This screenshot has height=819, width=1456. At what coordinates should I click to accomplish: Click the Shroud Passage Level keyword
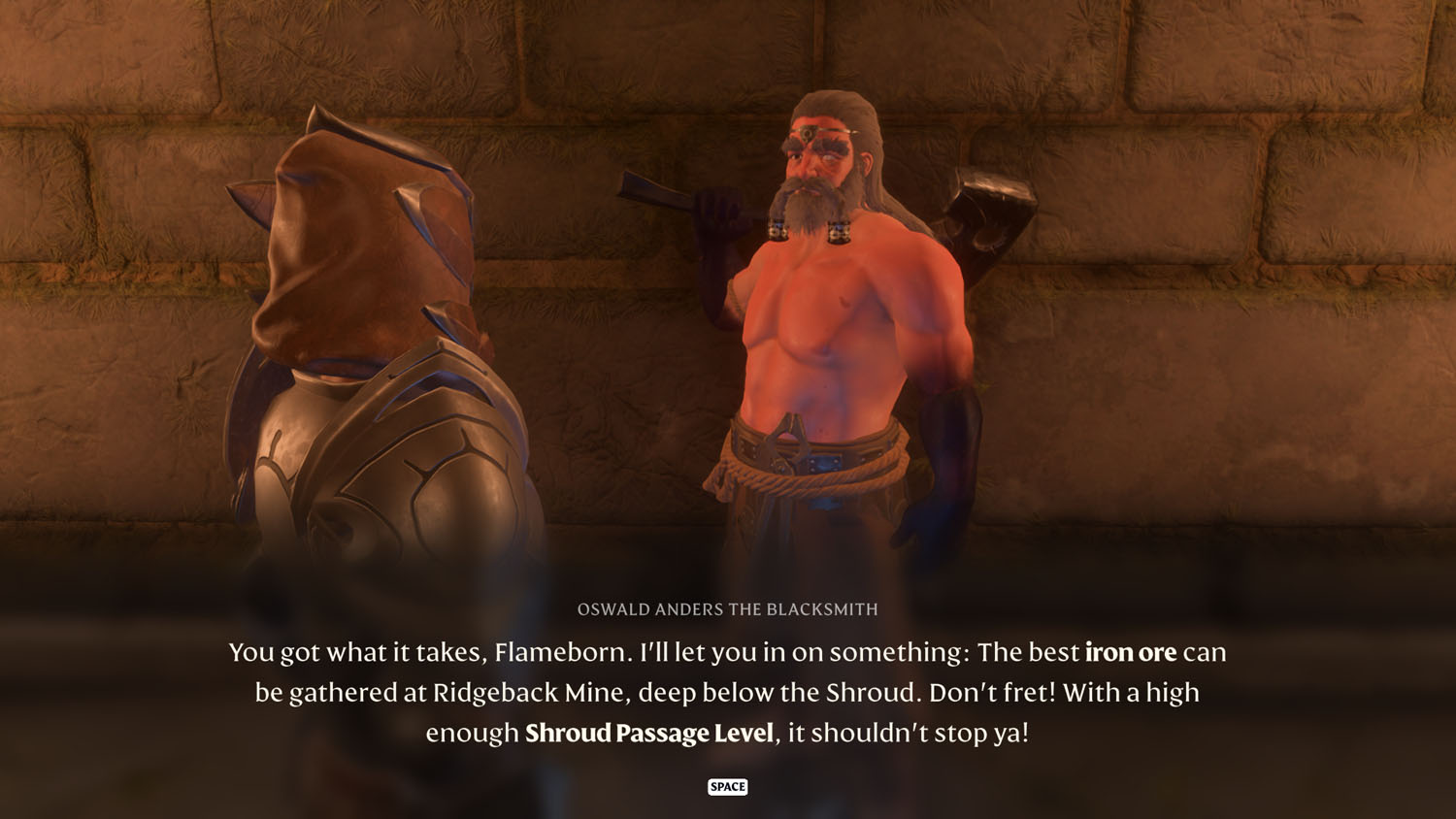tap(647, 735)
